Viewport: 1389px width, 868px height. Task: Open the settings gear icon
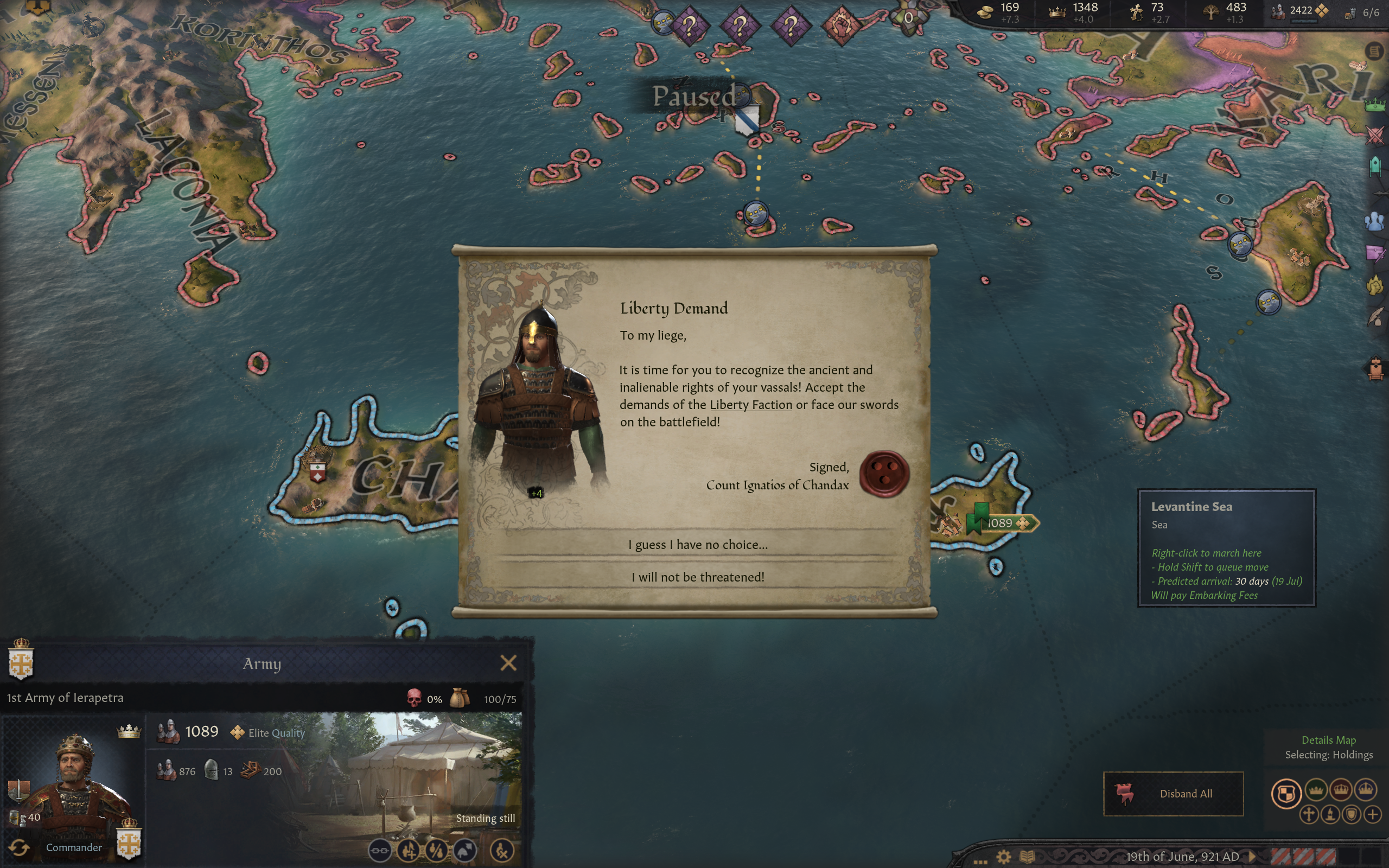click(x=1003, y=857)
